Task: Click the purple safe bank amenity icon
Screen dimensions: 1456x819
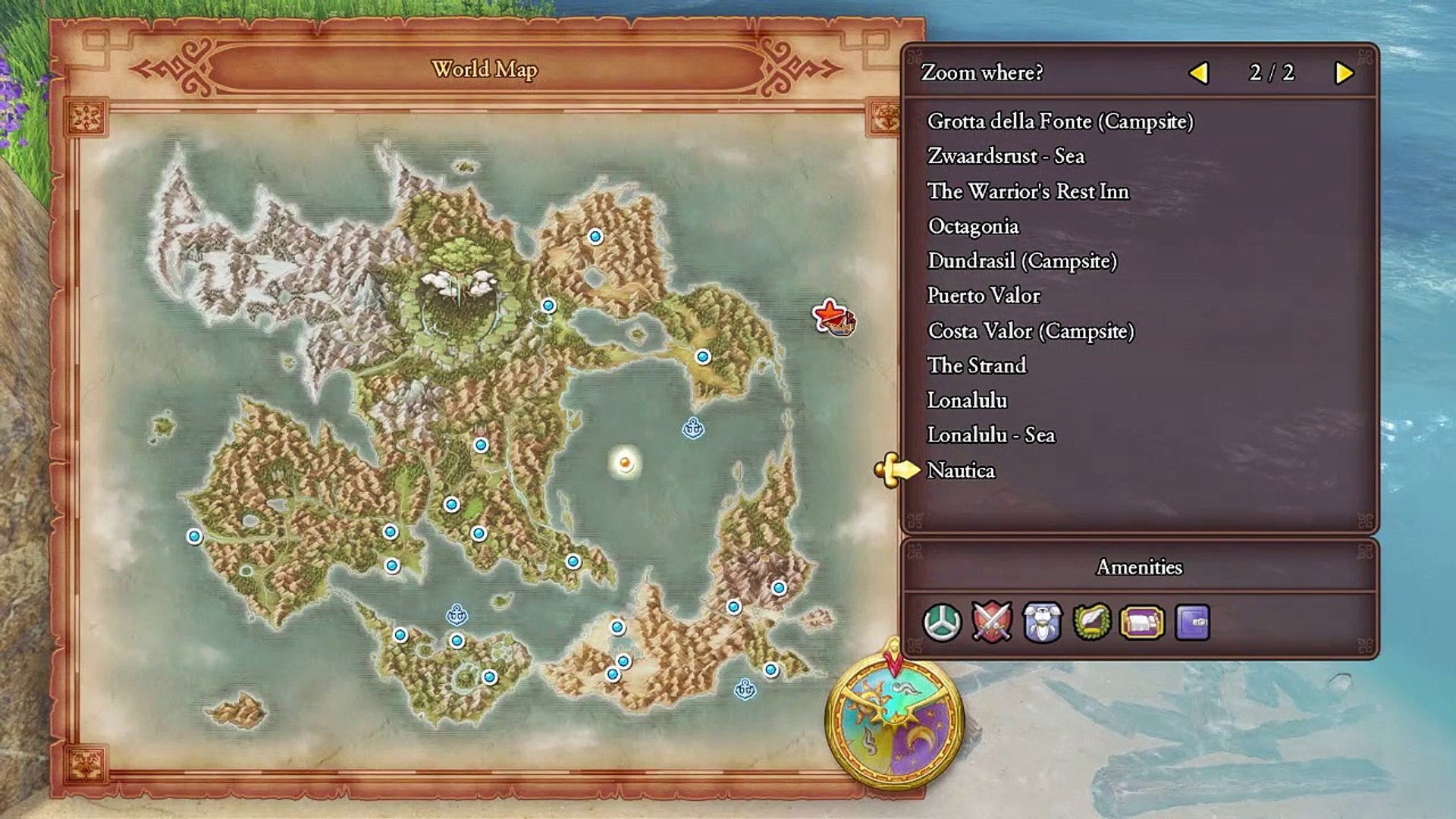Action: tap(1192, 623)
